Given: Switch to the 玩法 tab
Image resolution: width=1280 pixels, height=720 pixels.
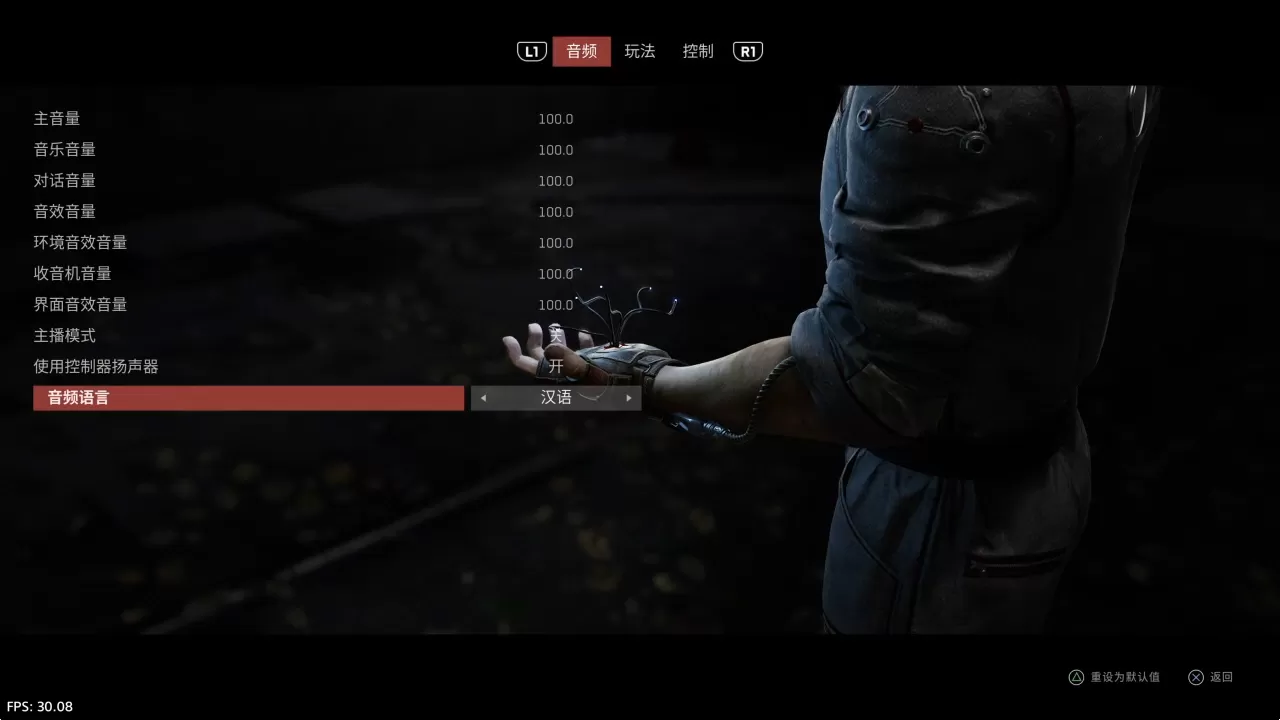Looking at the screenshot, I should pos(639,51).
